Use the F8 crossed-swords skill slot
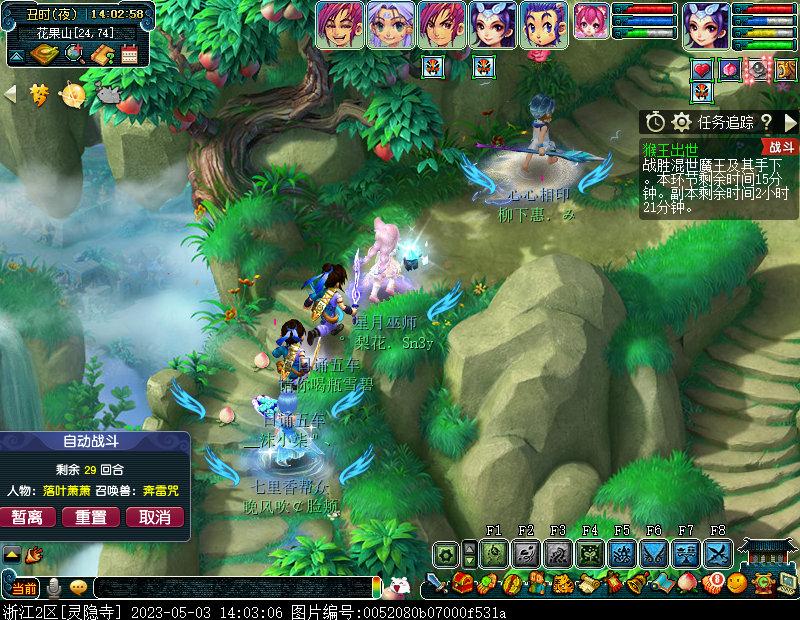 point(718,553)
